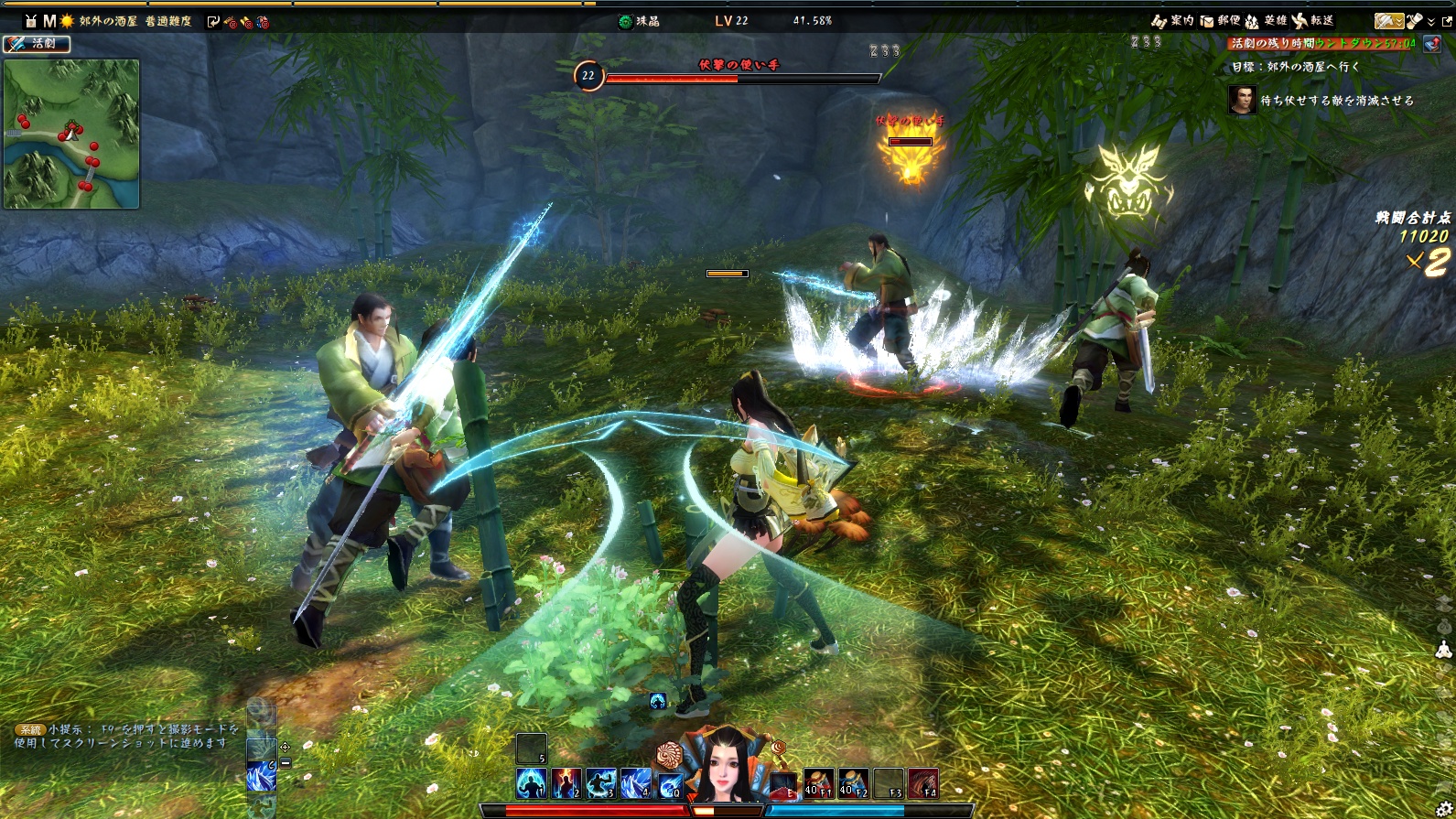Activate skill 2 fire aura ability
Screen dimensions: 1456x819
click(566, 783)
